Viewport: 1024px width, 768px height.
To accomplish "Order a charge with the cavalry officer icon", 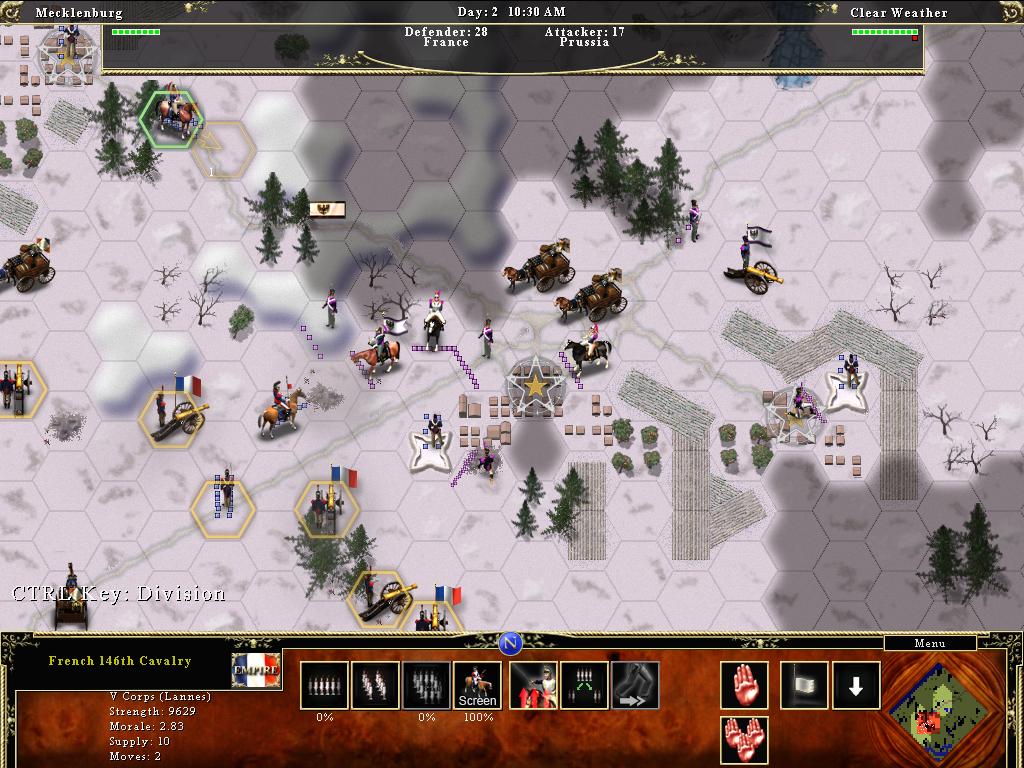I will point(534,686).
